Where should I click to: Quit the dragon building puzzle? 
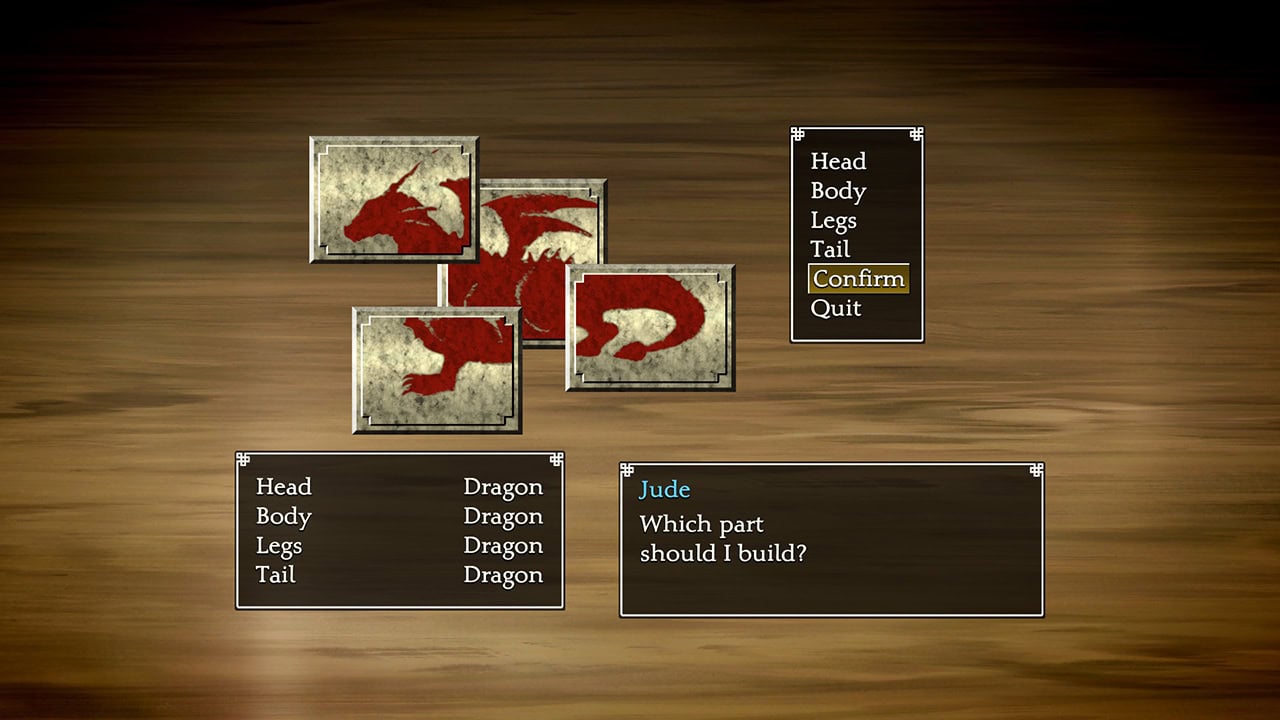coord(835,308)
